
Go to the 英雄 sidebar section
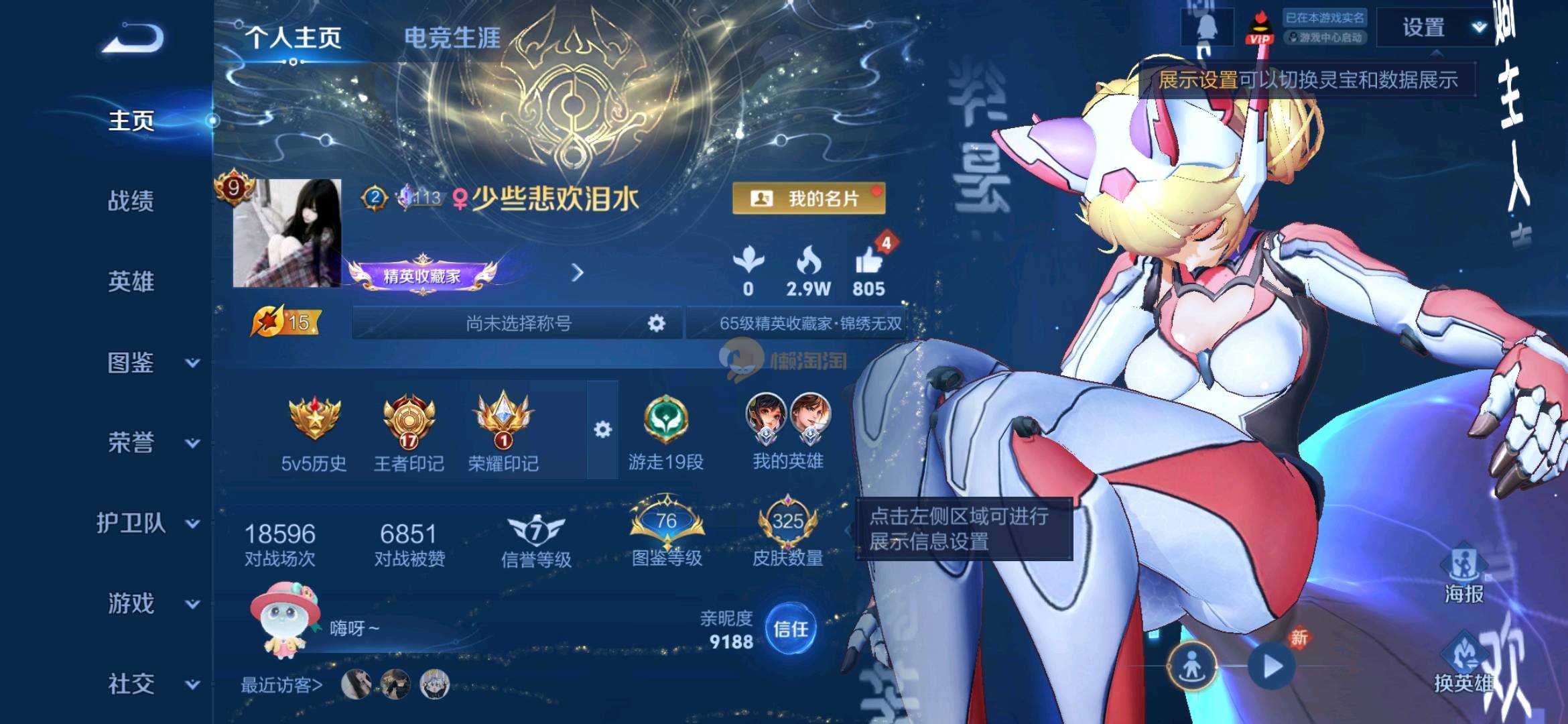pos(131,282)
